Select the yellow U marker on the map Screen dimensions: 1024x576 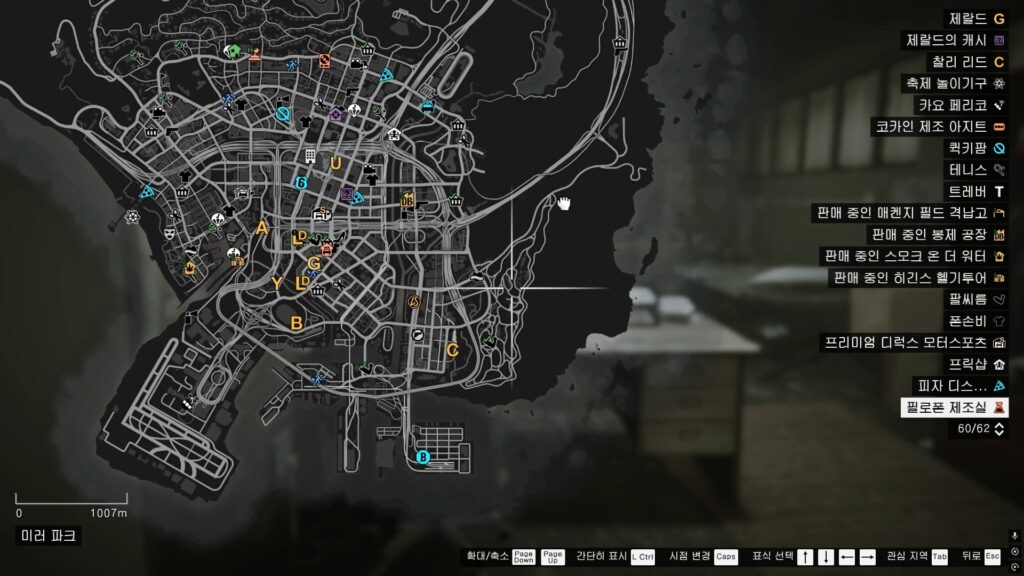point(336,164)
